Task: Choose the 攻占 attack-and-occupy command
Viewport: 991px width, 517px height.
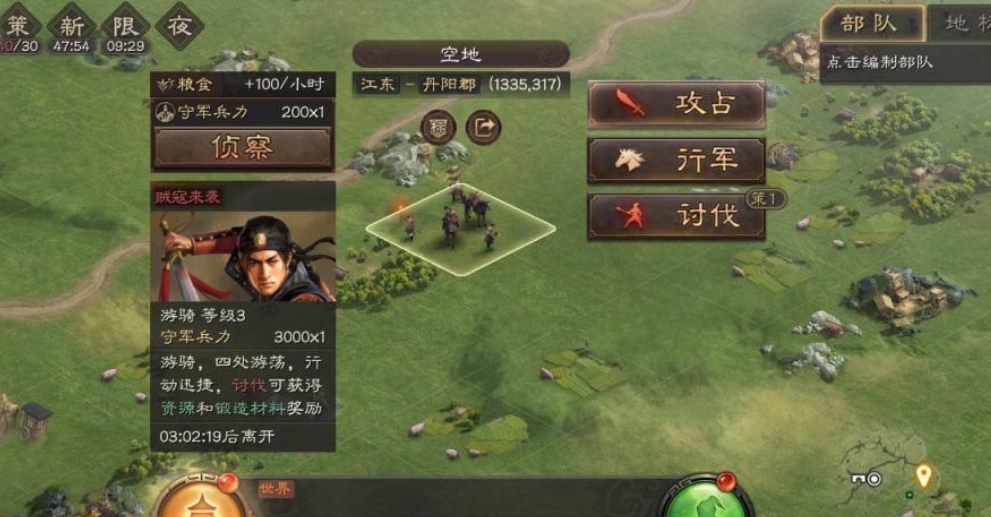Action: 676,104
